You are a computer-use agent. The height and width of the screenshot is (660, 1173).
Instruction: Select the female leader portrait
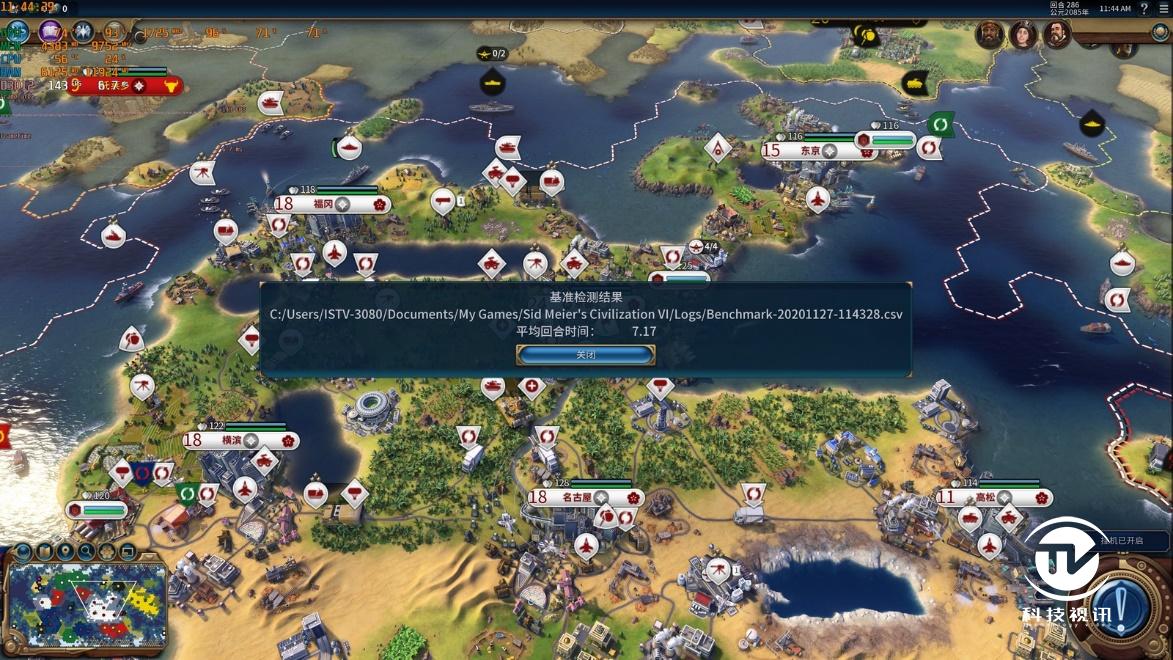coord(1024,35)
